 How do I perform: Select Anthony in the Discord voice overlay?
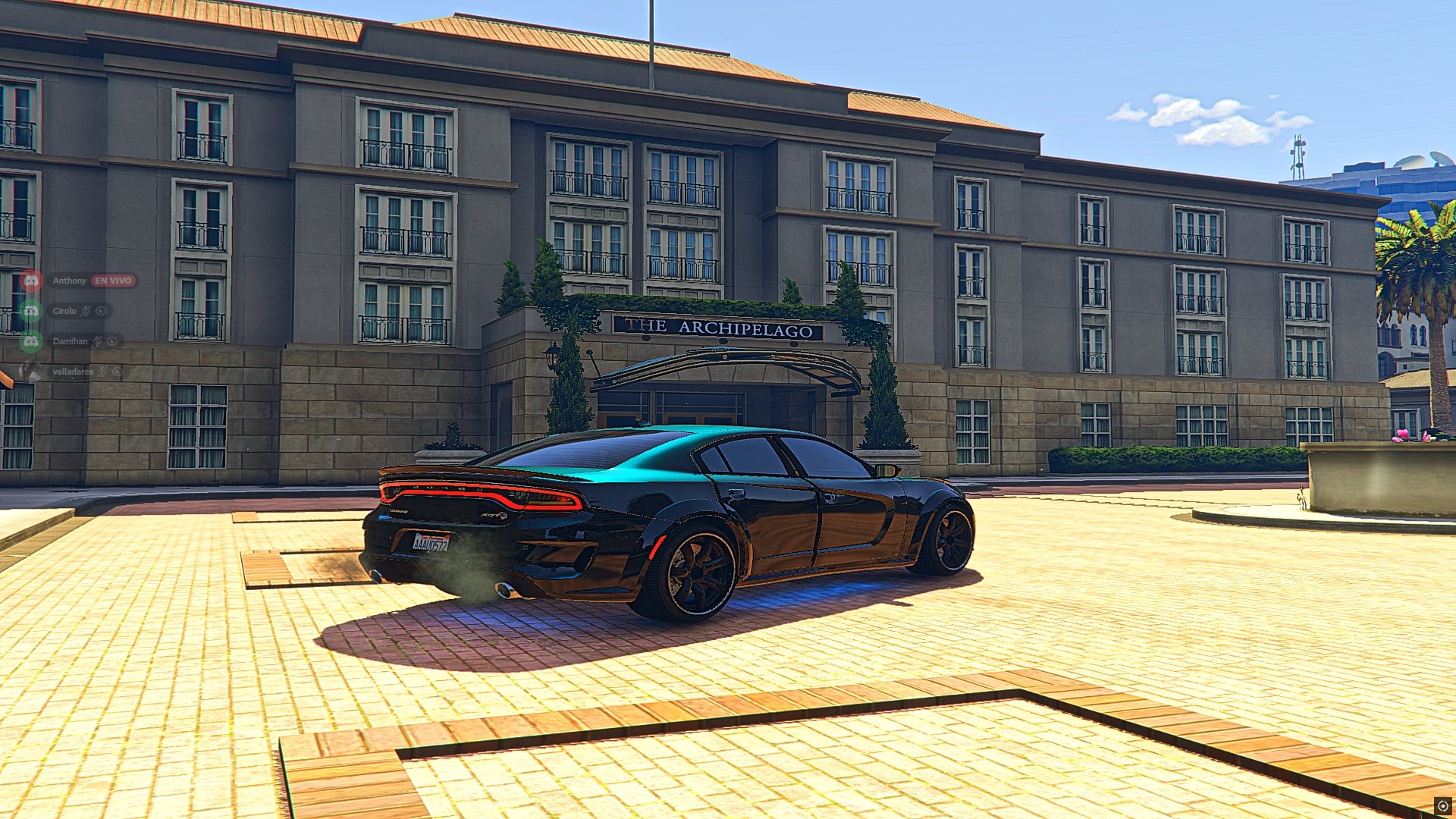click(x=69, y=281)
